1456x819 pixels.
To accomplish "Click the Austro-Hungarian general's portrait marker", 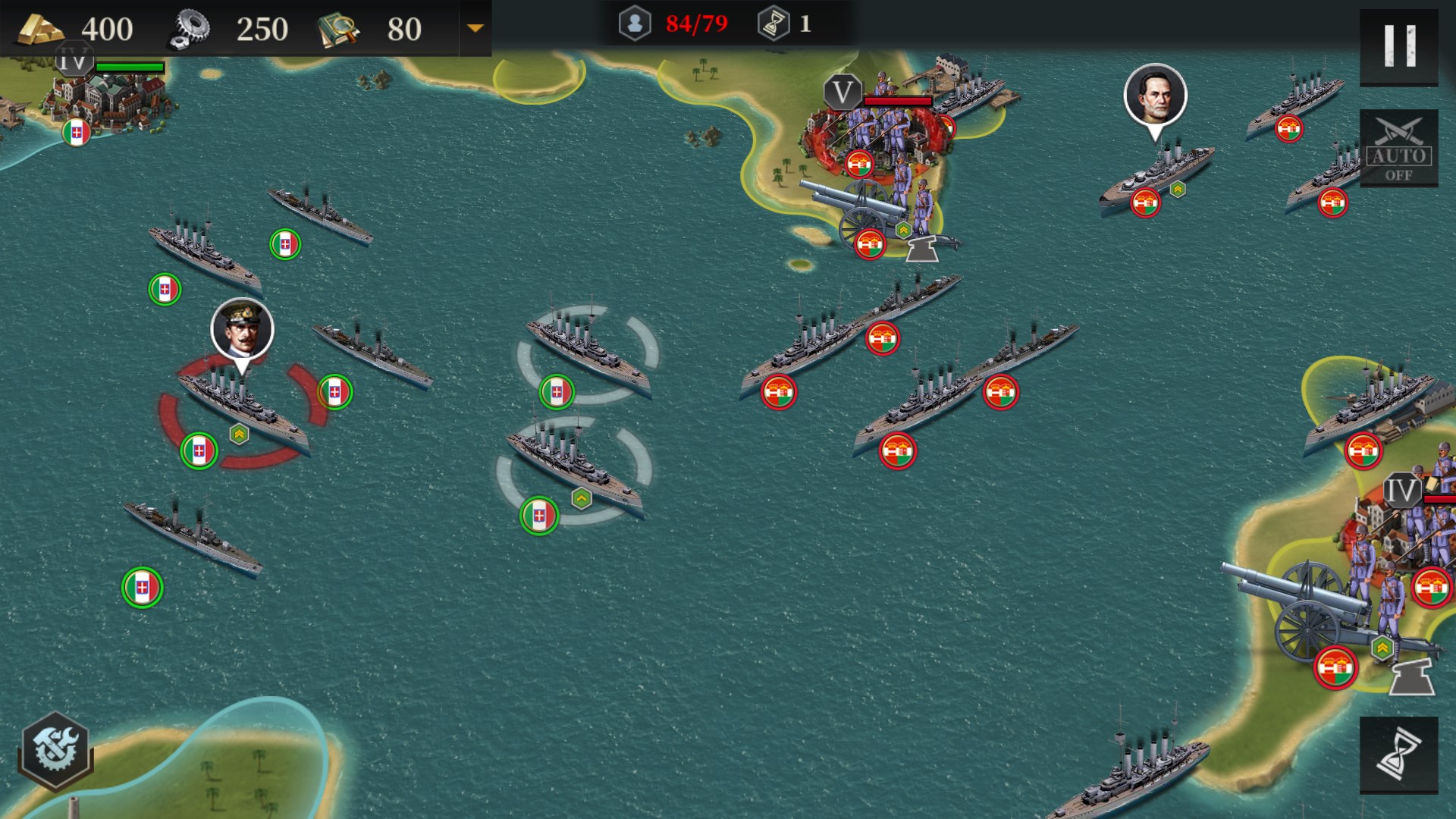I will [x=1155, y=95].
